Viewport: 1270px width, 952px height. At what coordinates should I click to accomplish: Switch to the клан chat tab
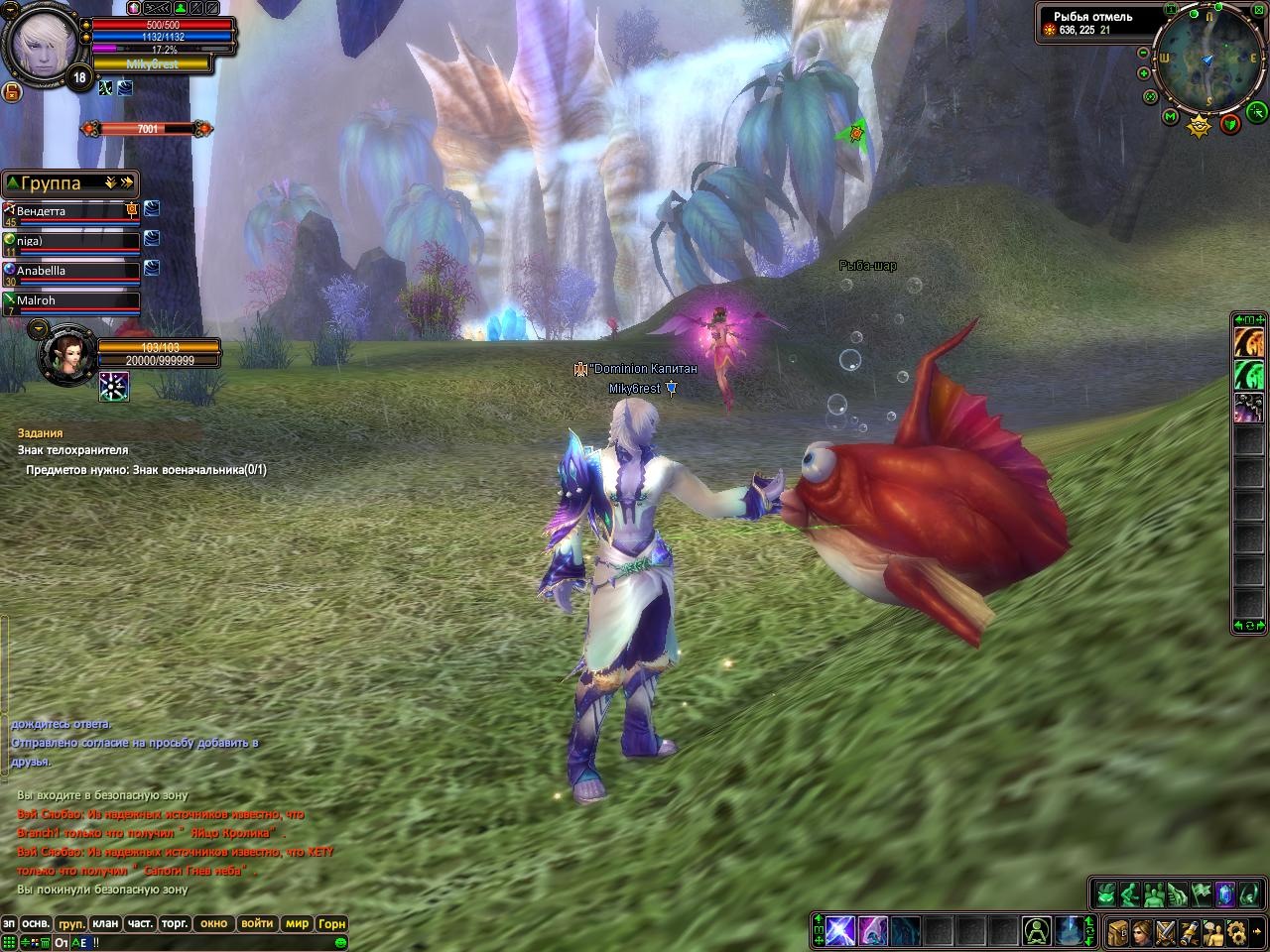click(x=105, y=923)
